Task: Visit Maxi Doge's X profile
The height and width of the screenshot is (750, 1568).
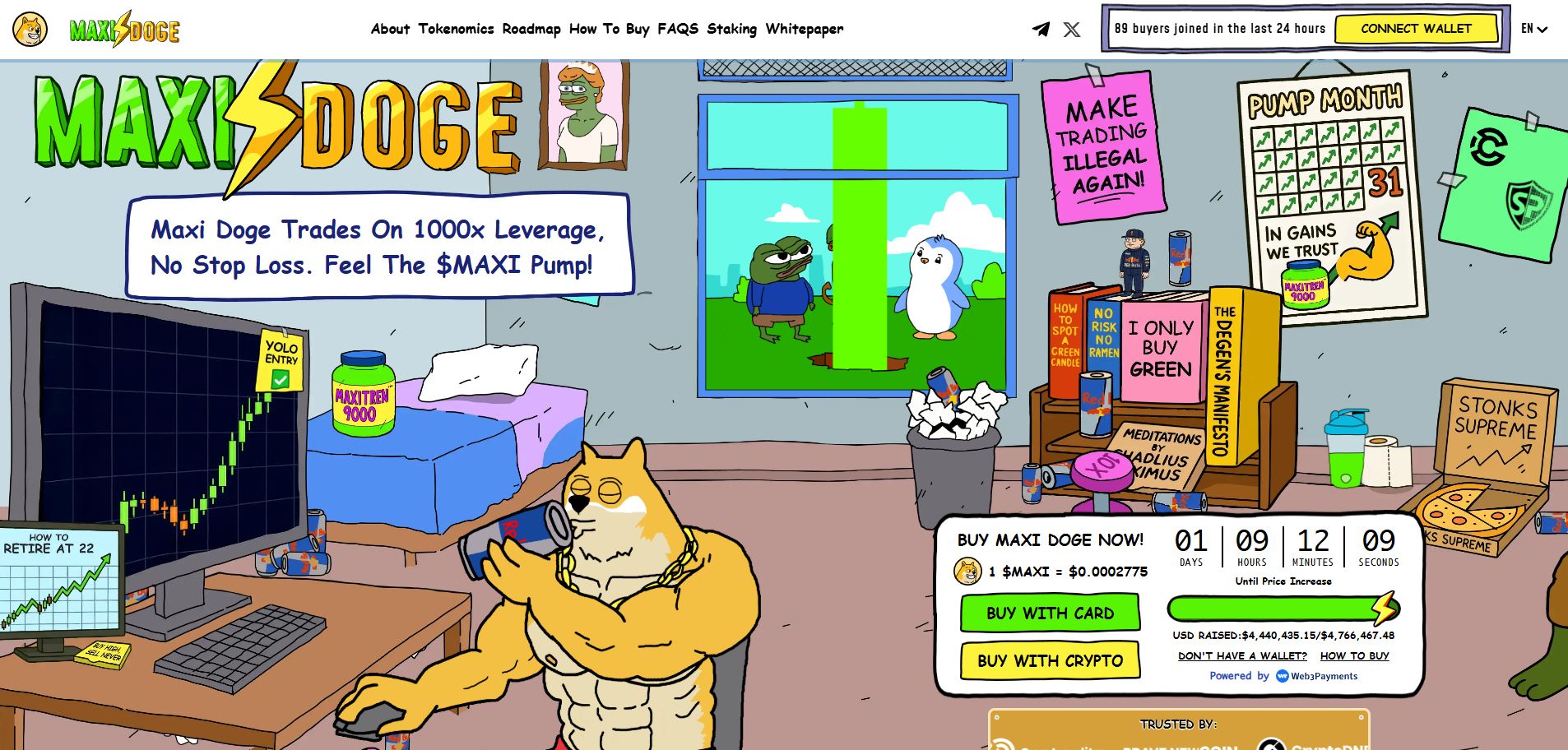Action: pos(1072,29)
